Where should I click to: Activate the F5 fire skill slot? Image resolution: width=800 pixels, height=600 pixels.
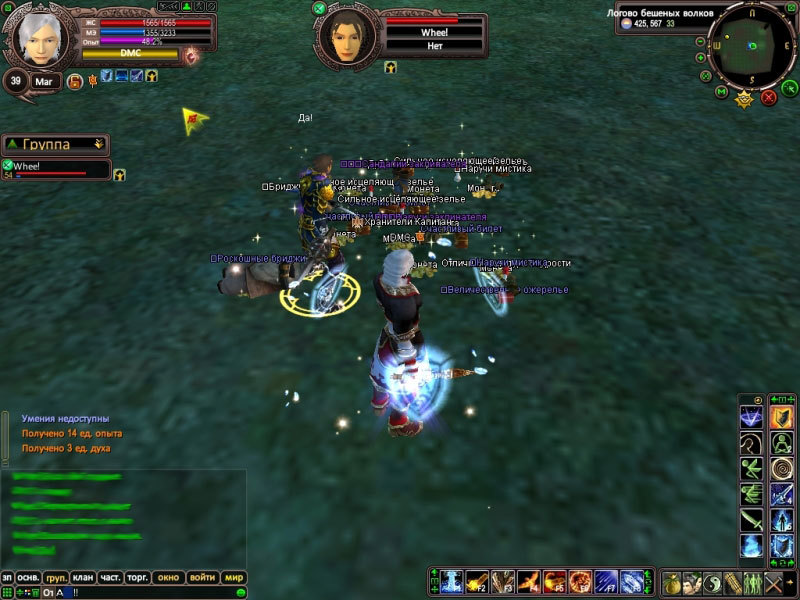coord(555,581)
